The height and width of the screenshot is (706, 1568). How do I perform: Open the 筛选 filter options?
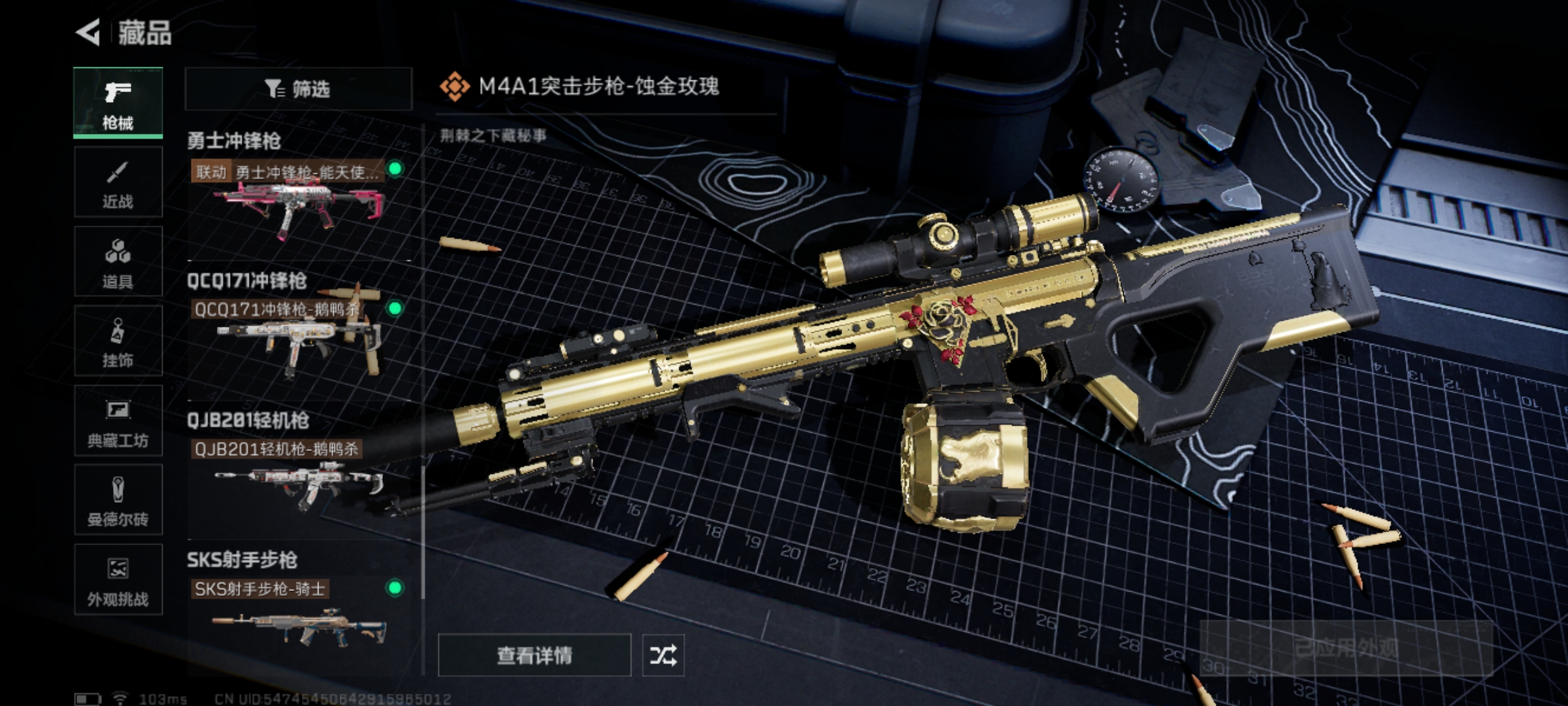click(298, 88)
